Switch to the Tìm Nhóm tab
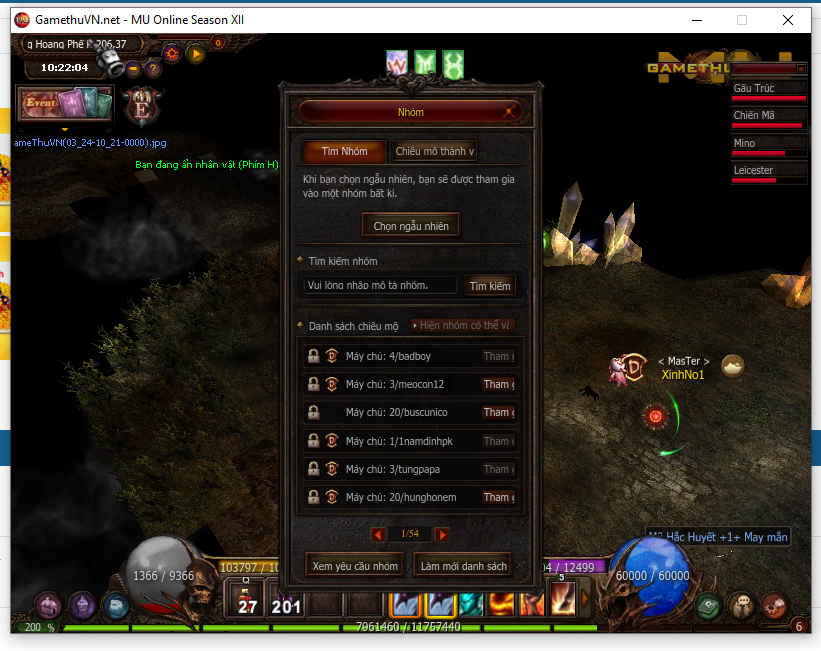The width and height of the screenshot is (821, 651). pos(344,152)
